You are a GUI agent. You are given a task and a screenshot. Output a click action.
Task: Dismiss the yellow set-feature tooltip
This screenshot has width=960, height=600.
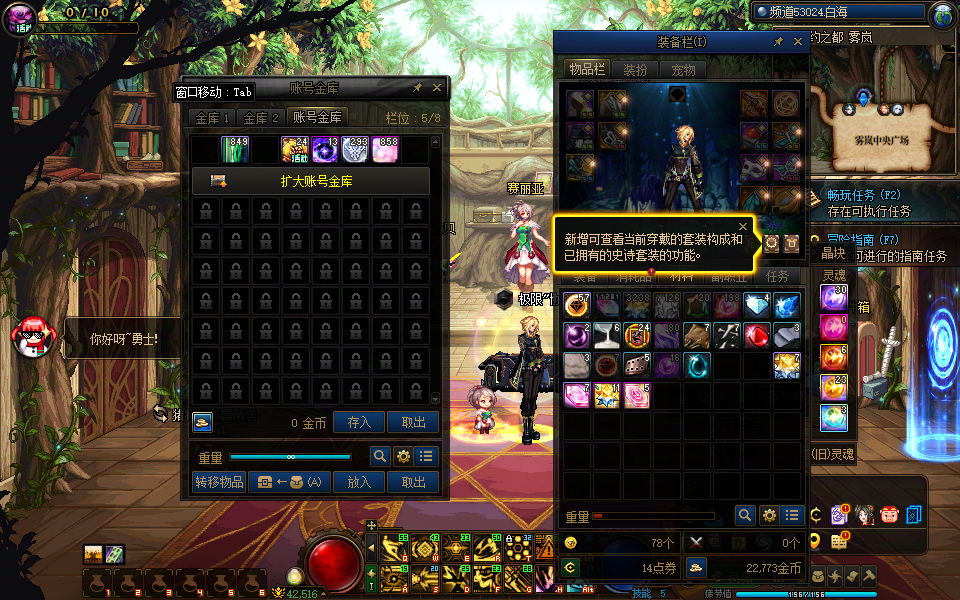(743, 227)
